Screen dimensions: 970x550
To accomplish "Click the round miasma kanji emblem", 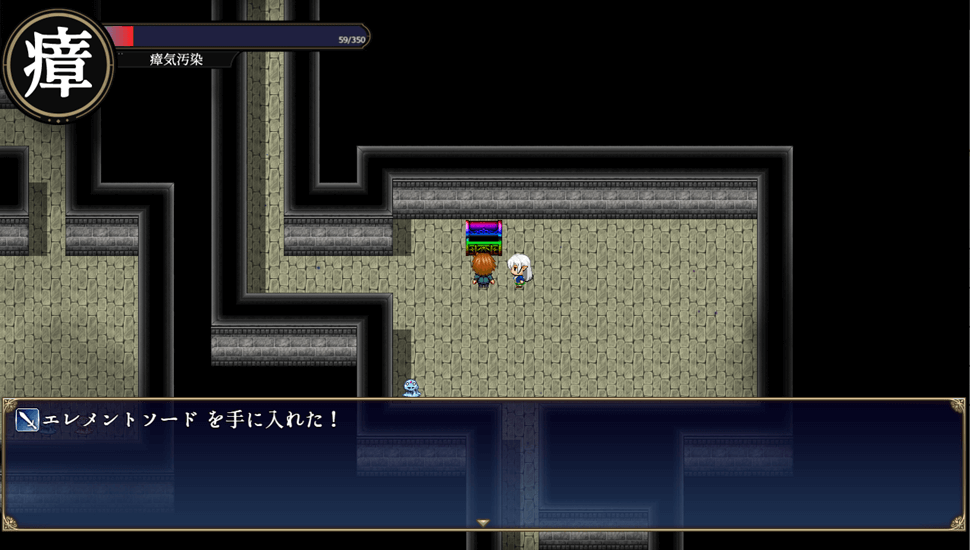I will 58,63.
